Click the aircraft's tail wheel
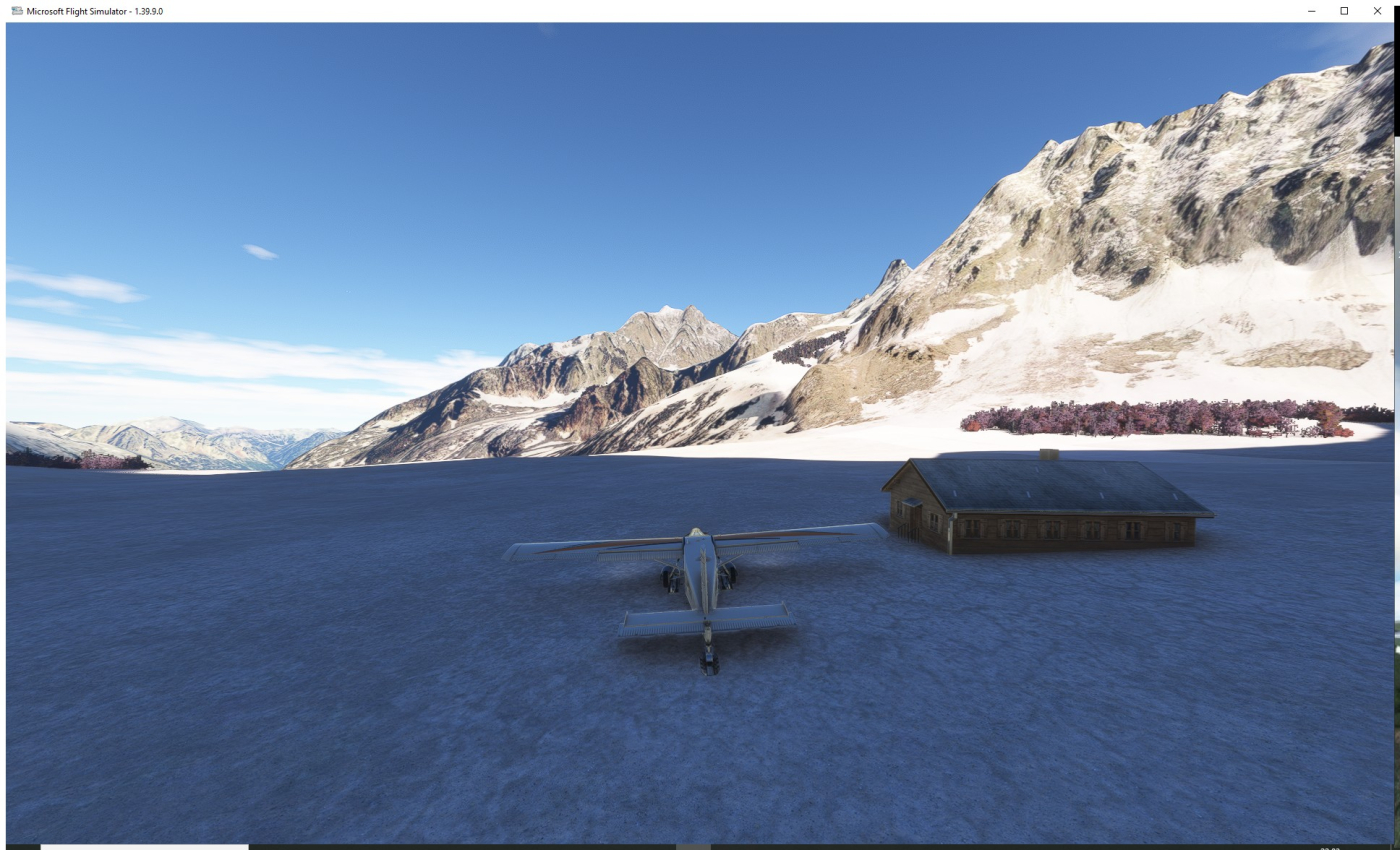 [x=707, y=664]
